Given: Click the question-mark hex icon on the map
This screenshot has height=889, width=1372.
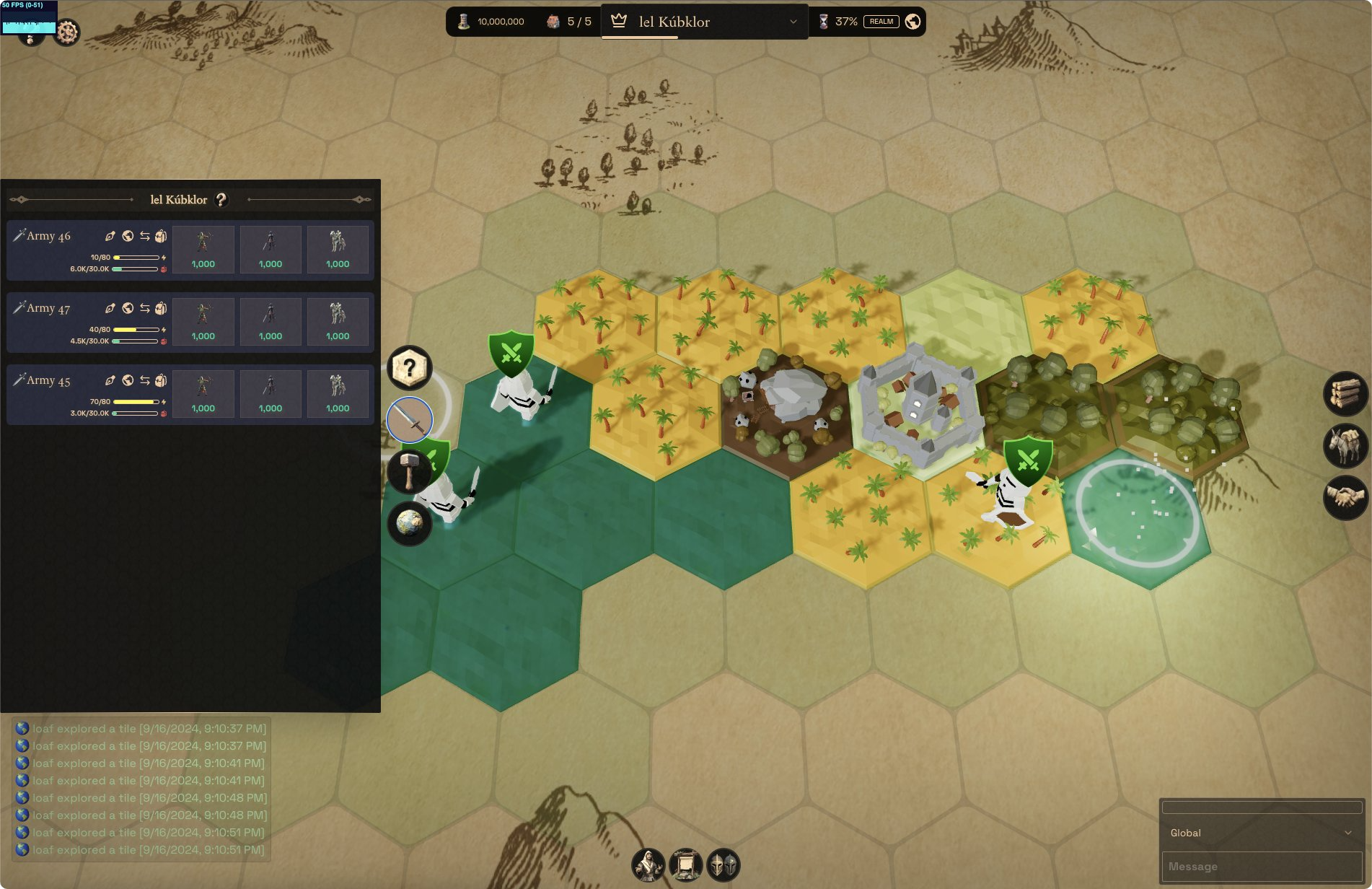Looking at the screenshot, I should point(410,369).
